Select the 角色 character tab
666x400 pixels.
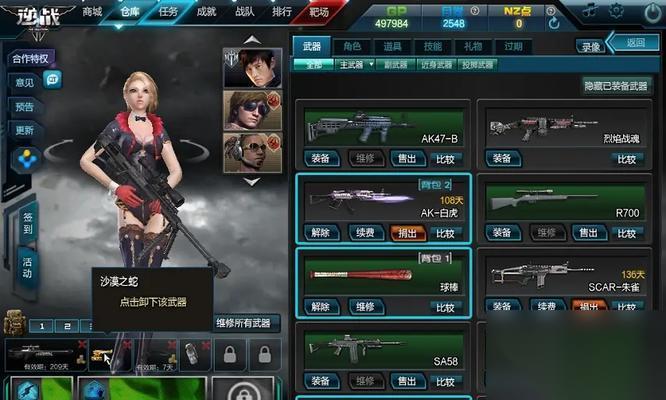point(351,46)
